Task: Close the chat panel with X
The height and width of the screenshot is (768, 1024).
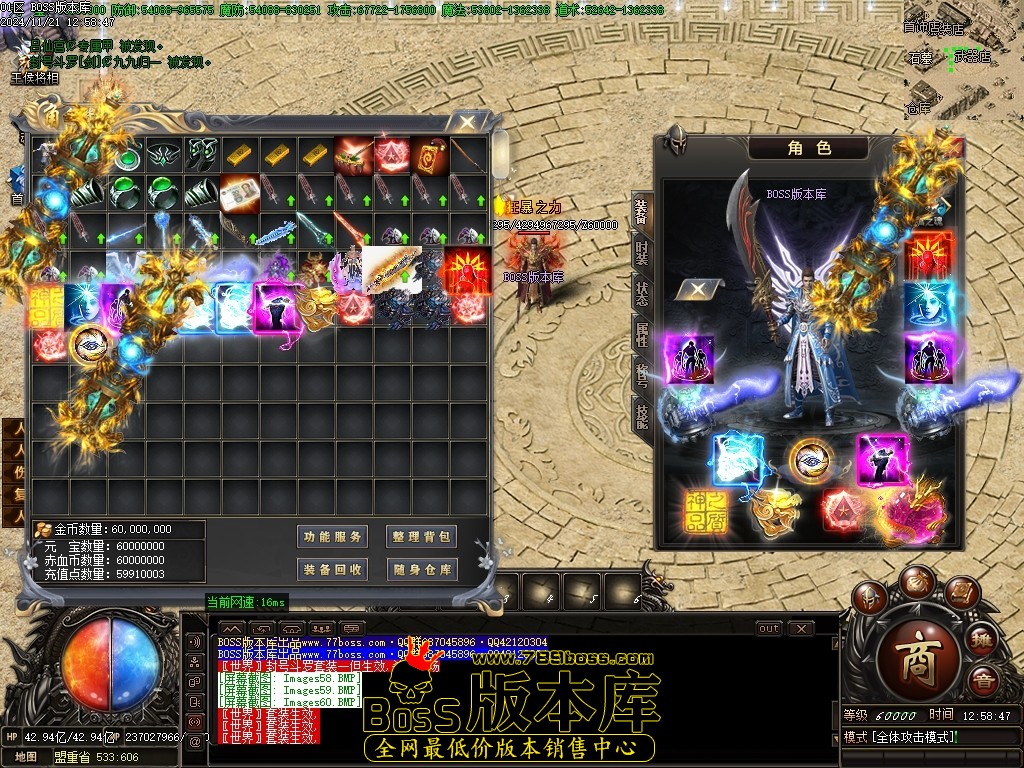Action: (x=800, y=629)
